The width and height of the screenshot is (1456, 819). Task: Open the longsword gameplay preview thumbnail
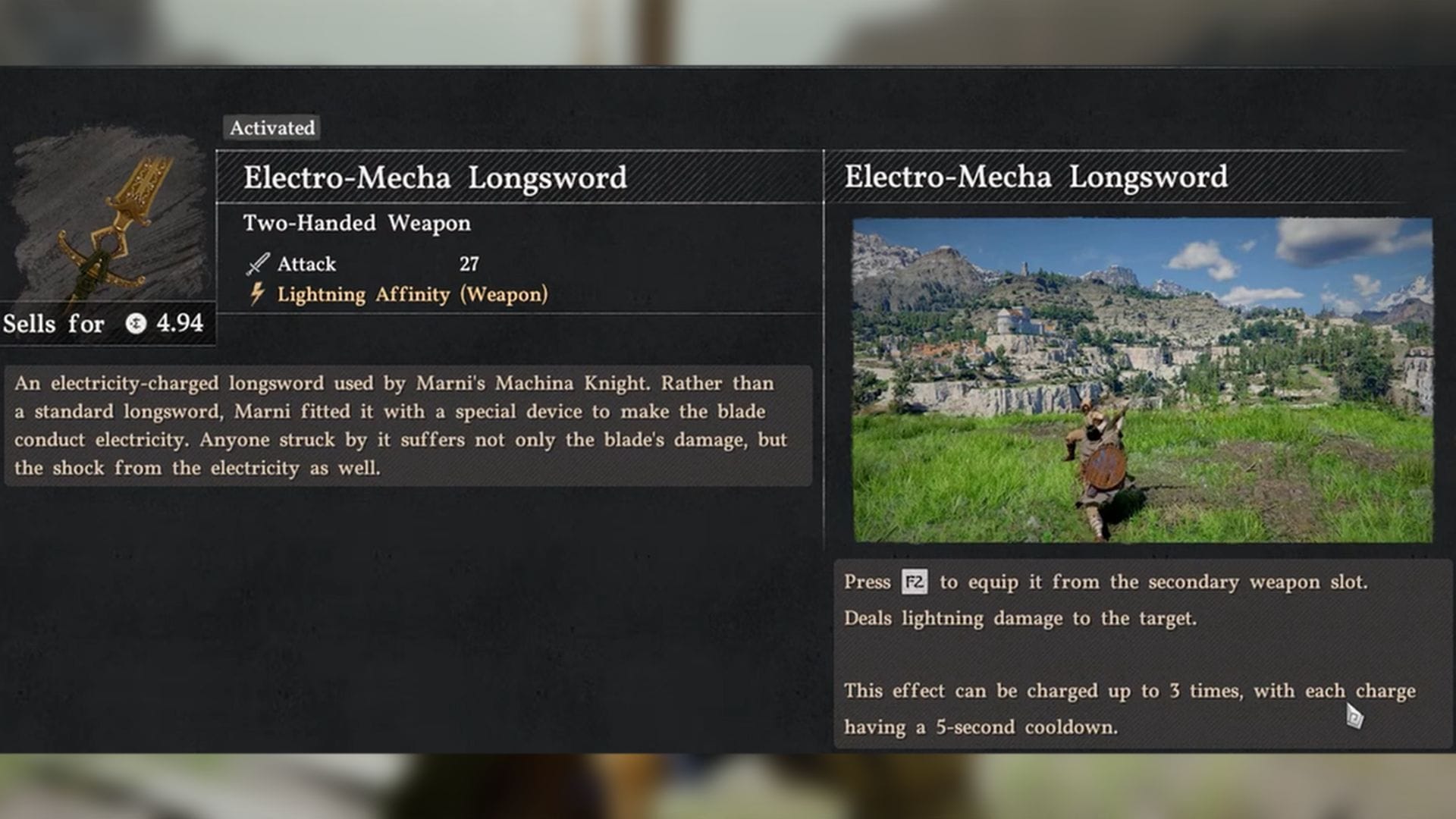click(1142, 380)
